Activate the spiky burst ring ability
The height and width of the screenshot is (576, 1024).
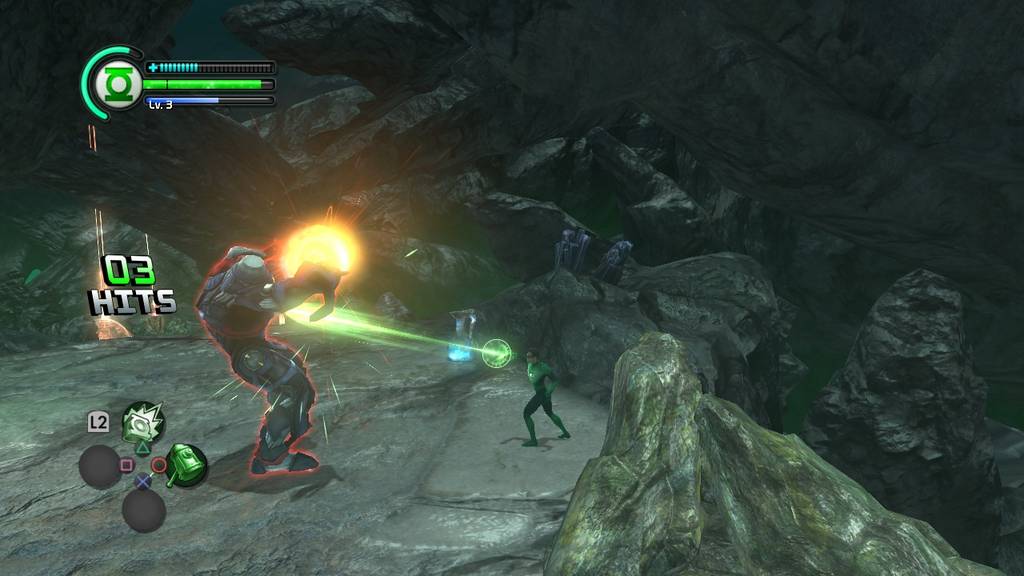[143, 423]
